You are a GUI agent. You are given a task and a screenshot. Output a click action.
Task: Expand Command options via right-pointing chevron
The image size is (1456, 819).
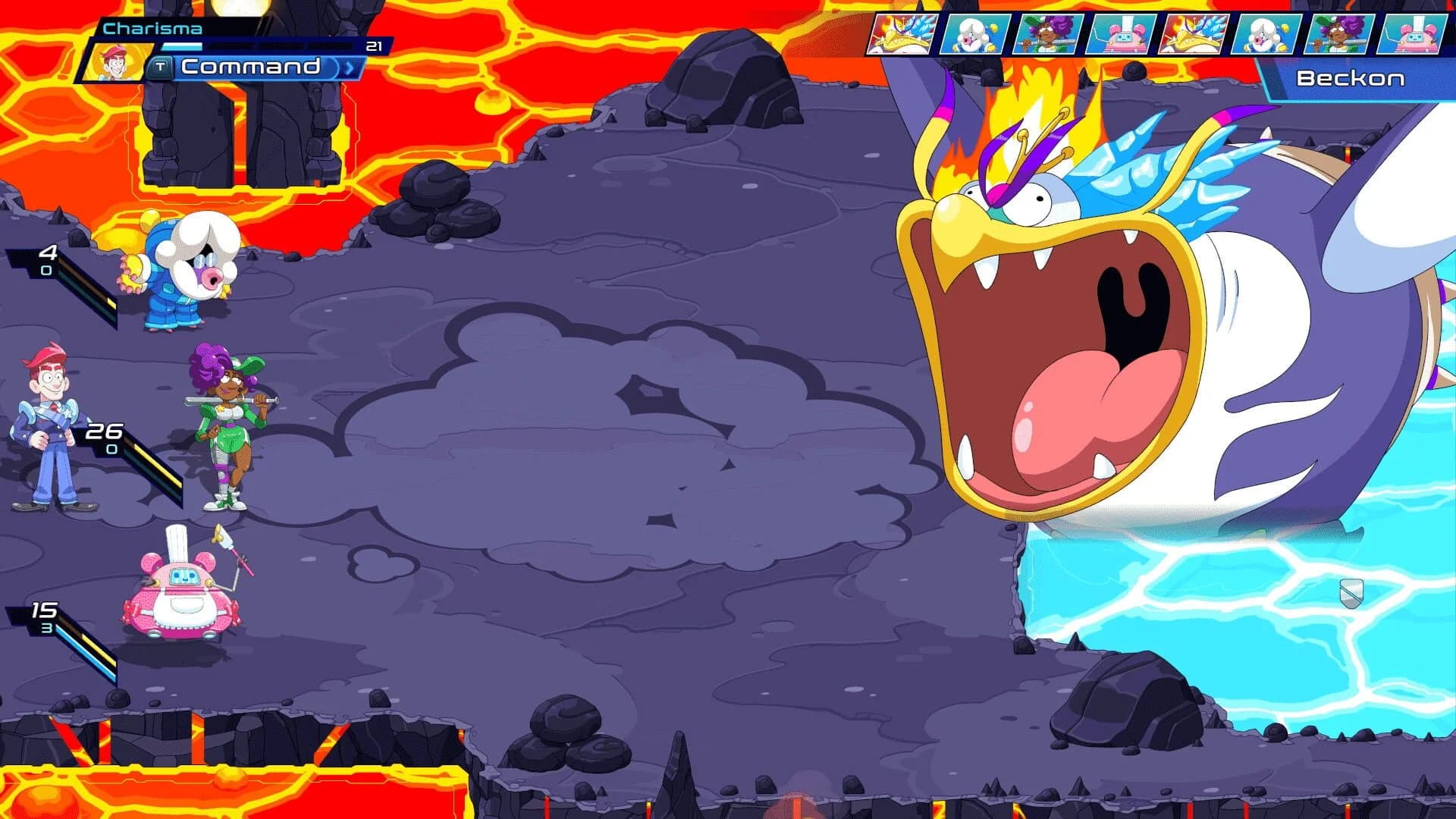348,68
